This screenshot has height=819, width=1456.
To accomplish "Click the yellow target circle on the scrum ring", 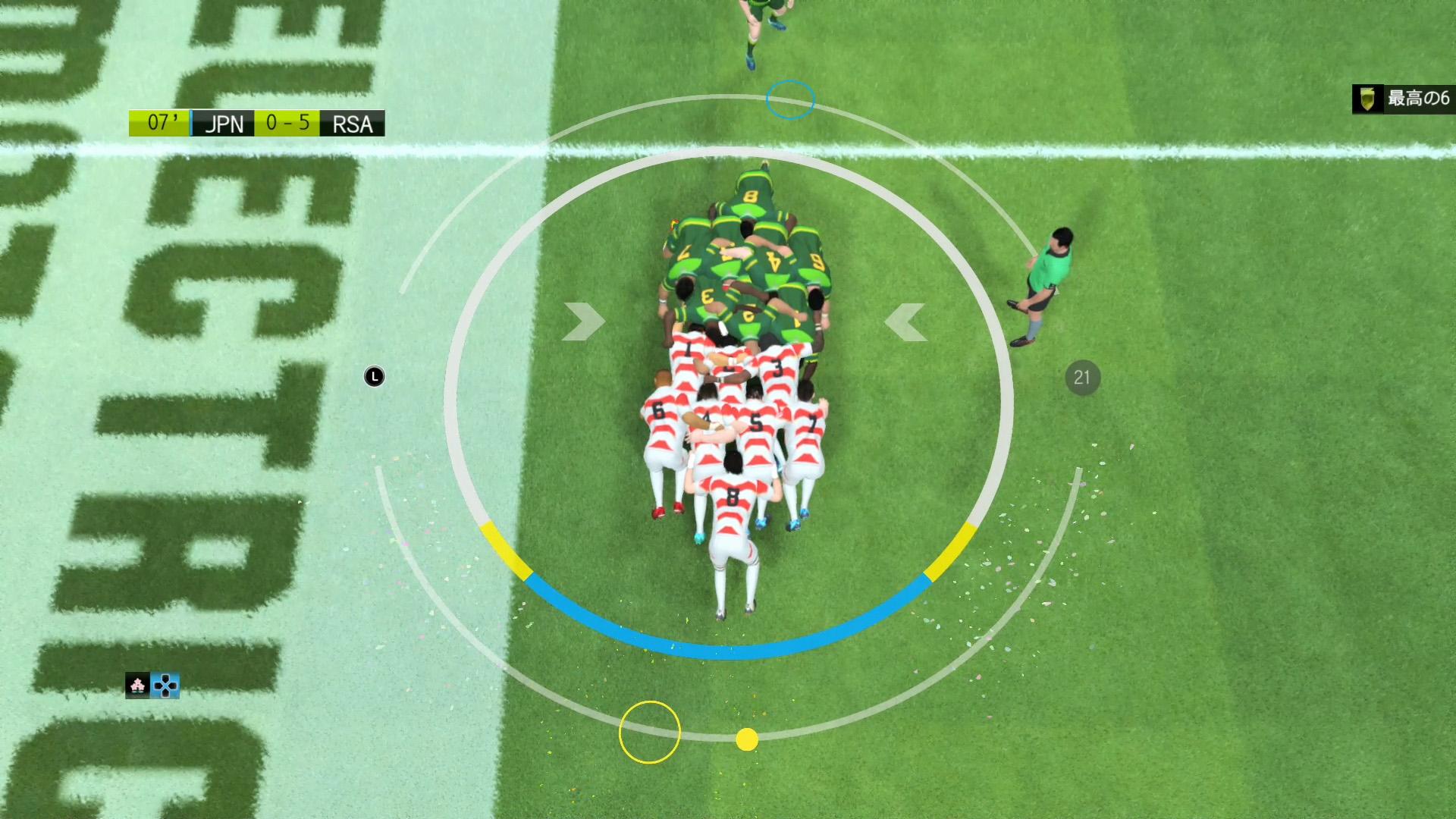I will pyautogui.click(x=650, y=732).
